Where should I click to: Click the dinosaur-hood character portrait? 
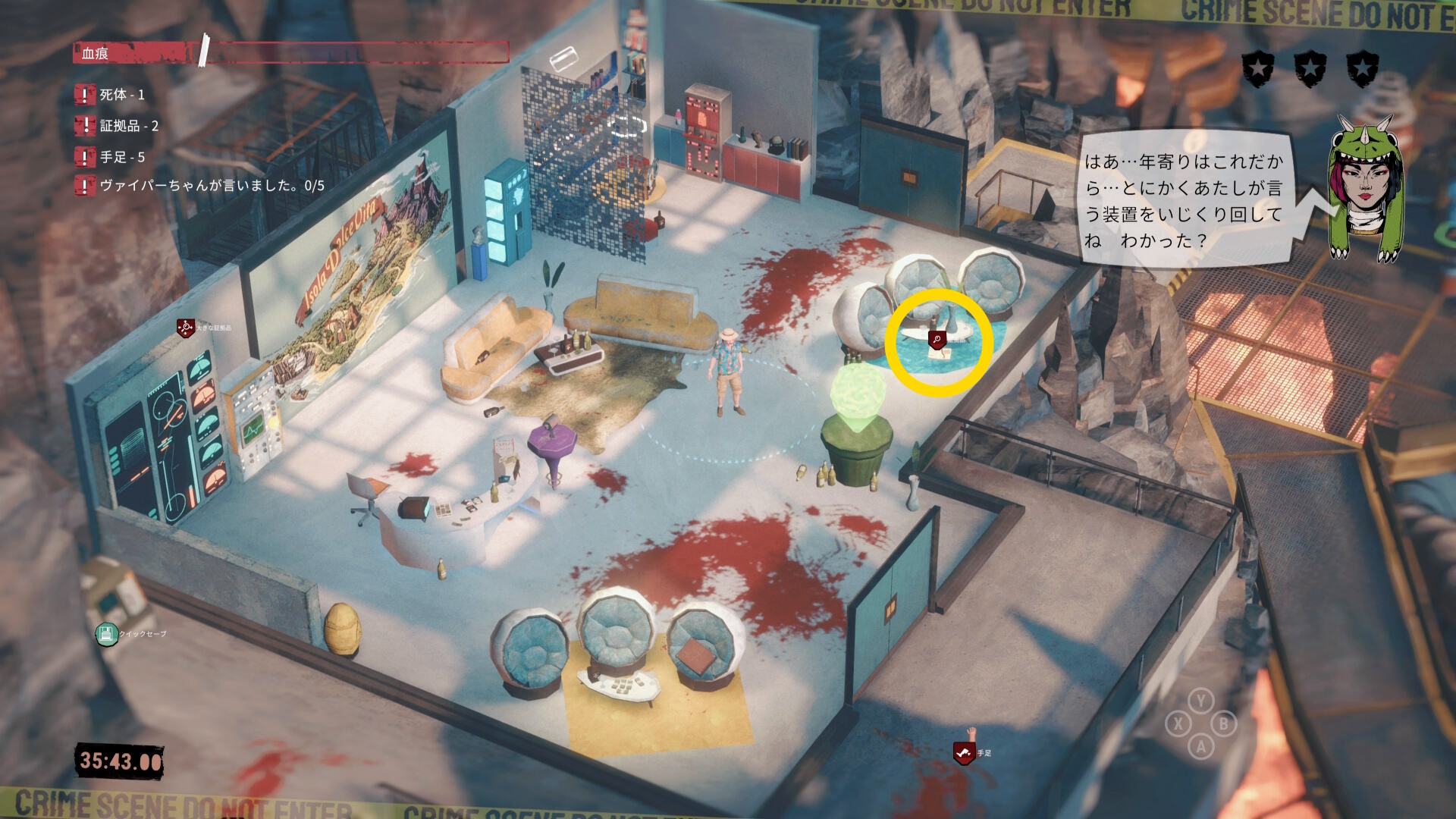[1364, 190]
